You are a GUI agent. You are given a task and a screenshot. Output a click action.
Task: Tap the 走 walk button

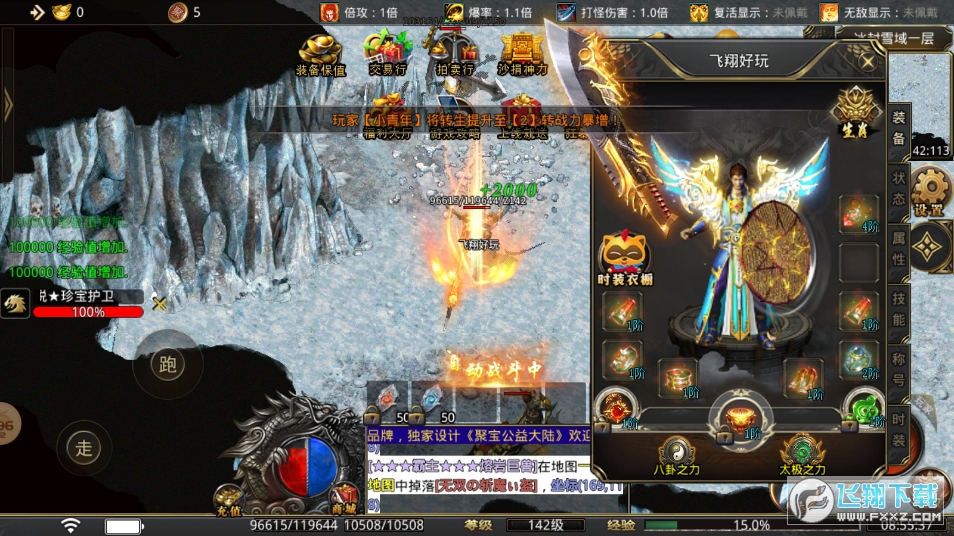tap(85, 448)
